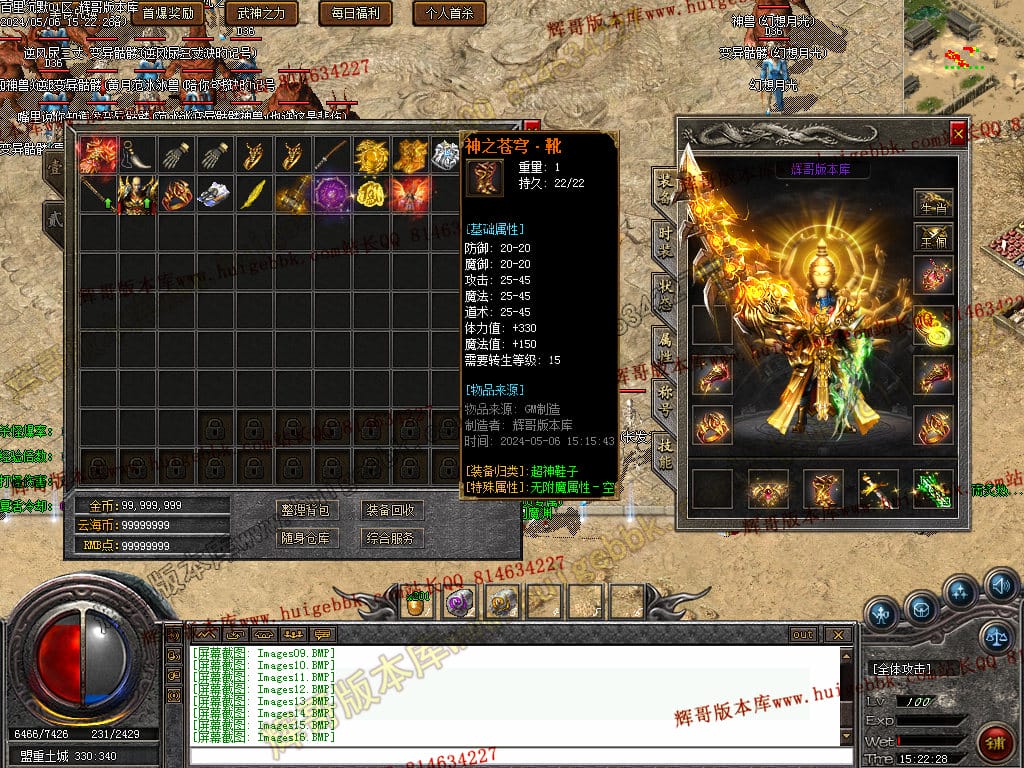
Task: Select the purple magic circle item in bag
Action: [330, 193]
